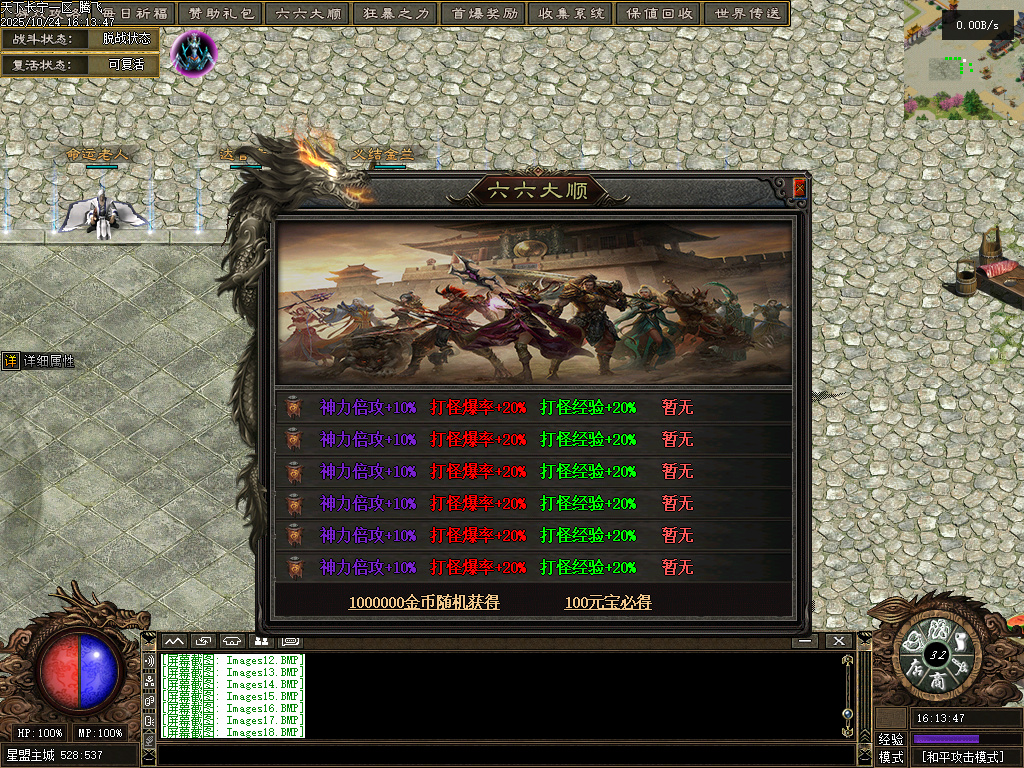Close the chat window
Viewport: 1024px width, 768px height.
point(838,640)
